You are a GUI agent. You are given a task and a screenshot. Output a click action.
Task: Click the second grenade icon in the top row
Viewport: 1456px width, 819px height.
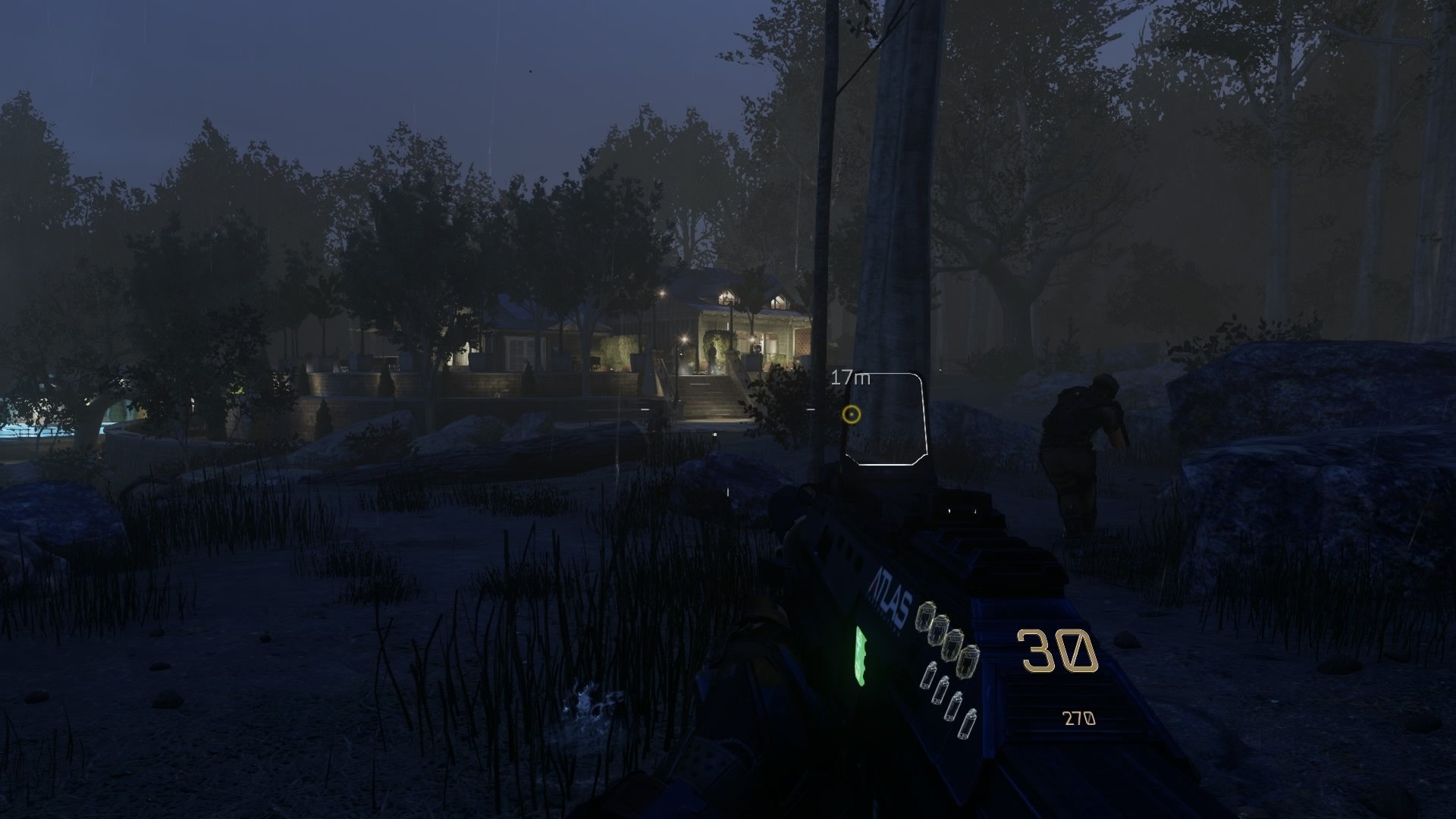click(941, 632)
